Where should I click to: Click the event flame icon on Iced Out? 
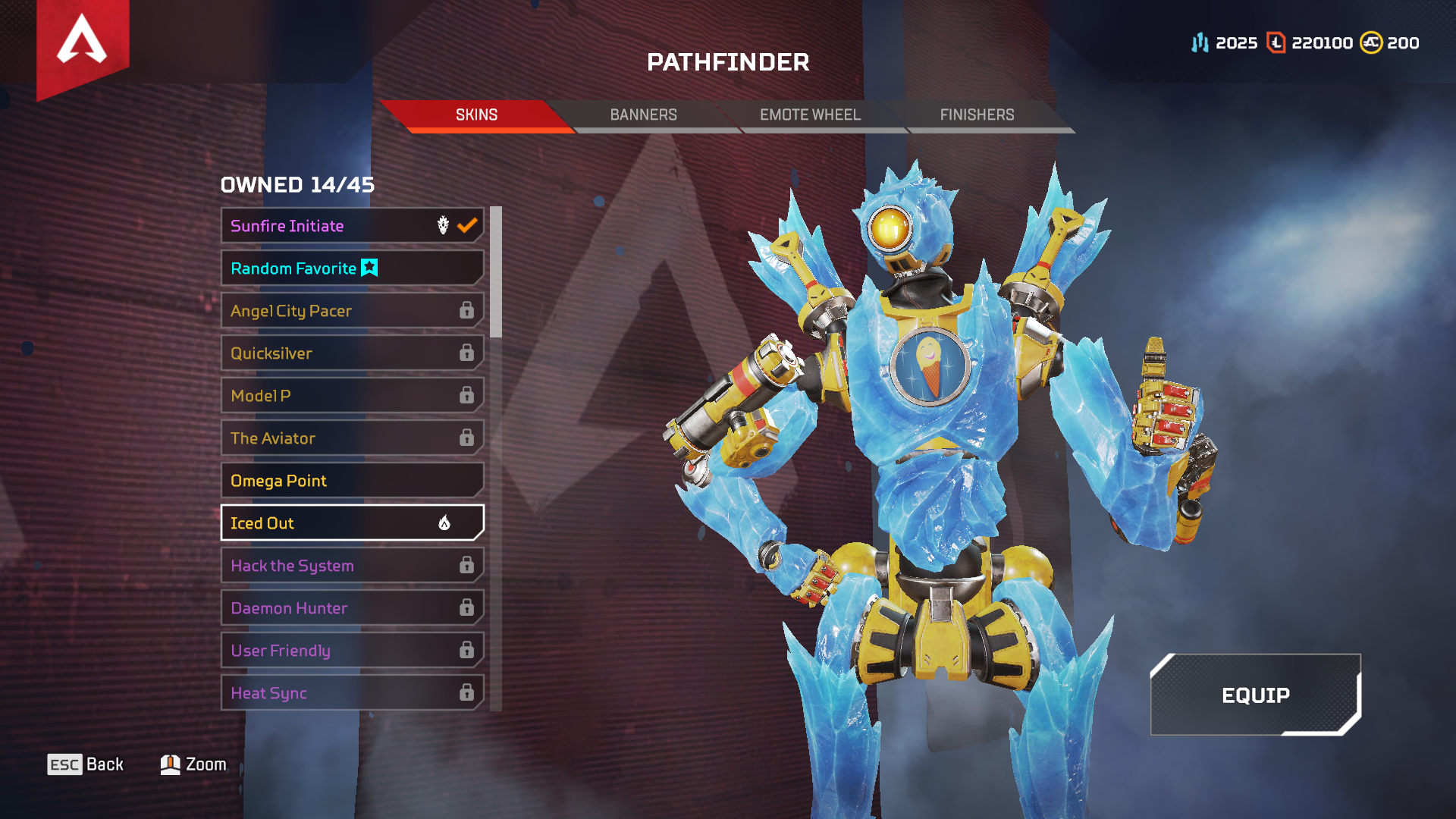point(446,522)
